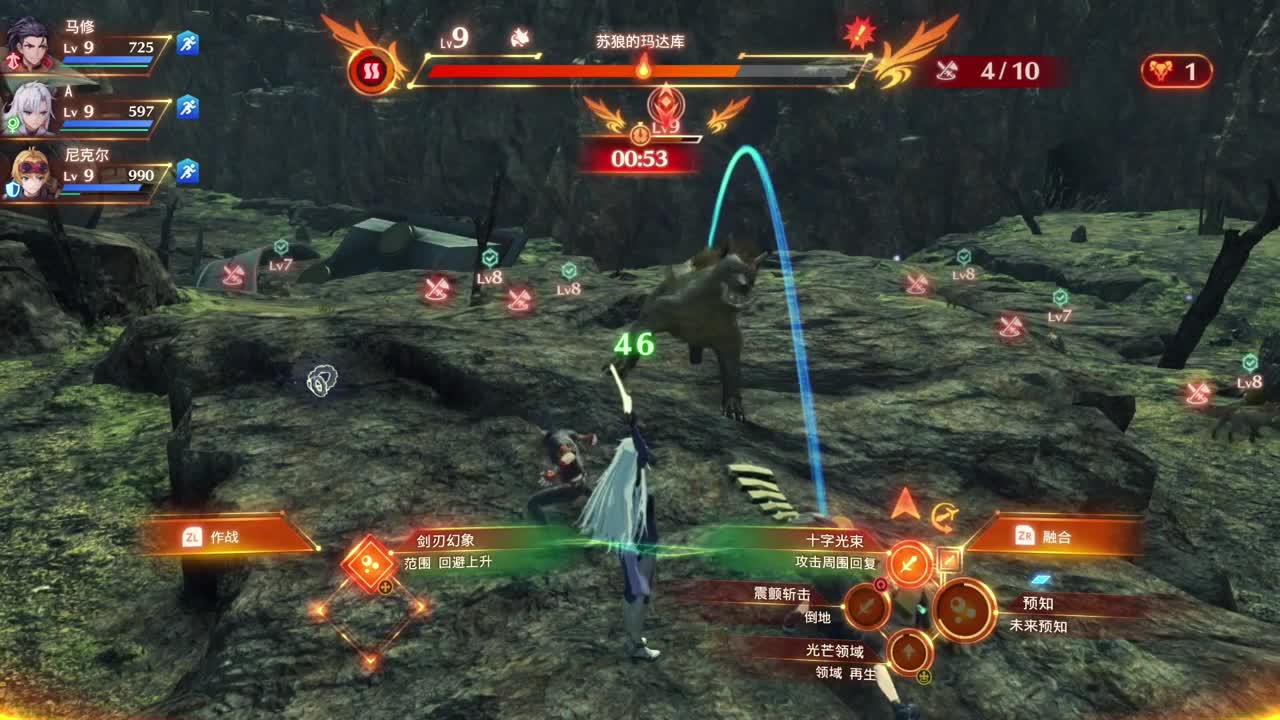Click the red SS chain attack icon
This screenshot has height=720, width=1280.
pyautogui.click(x=371, y=71)
